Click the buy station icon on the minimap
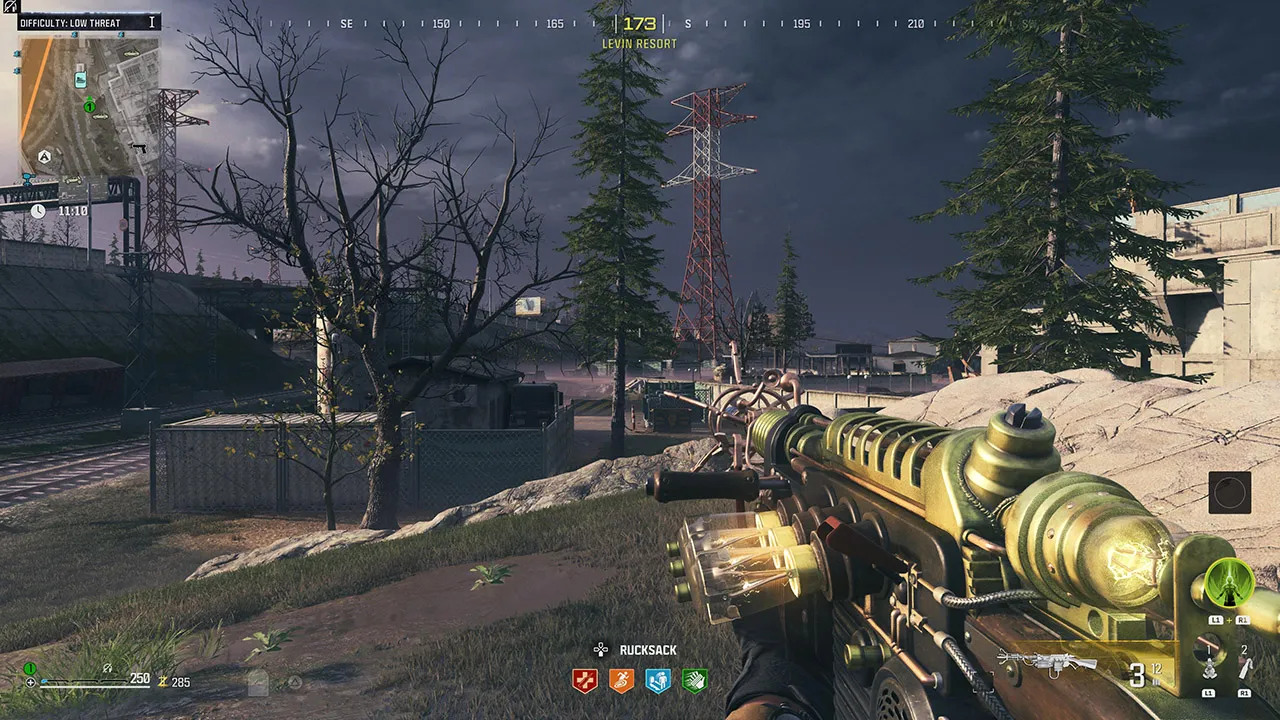 (x=81, y=80)
